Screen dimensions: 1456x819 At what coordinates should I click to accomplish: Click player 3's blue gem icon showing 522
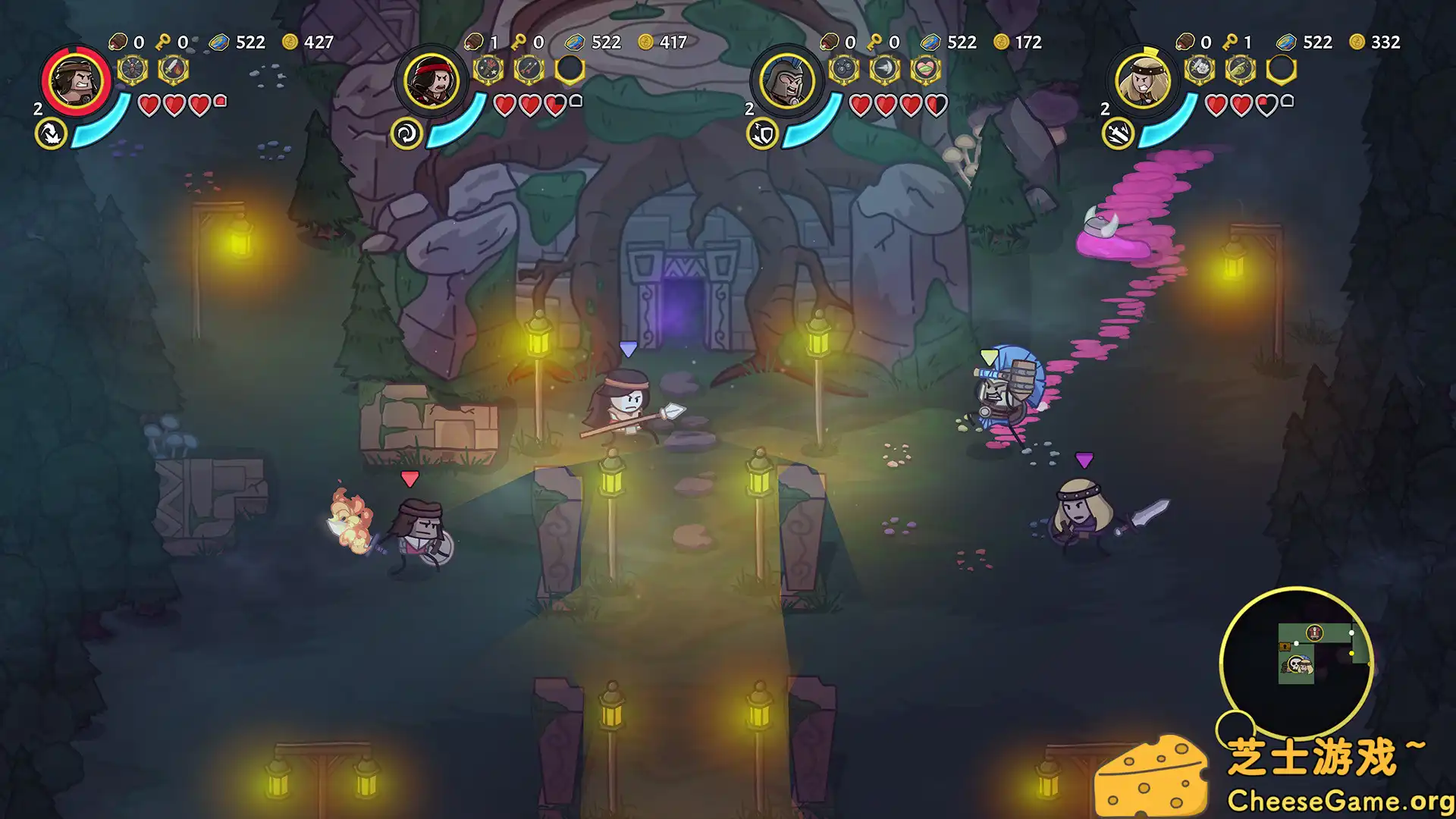pyautogui.click(x=930, y=42)
